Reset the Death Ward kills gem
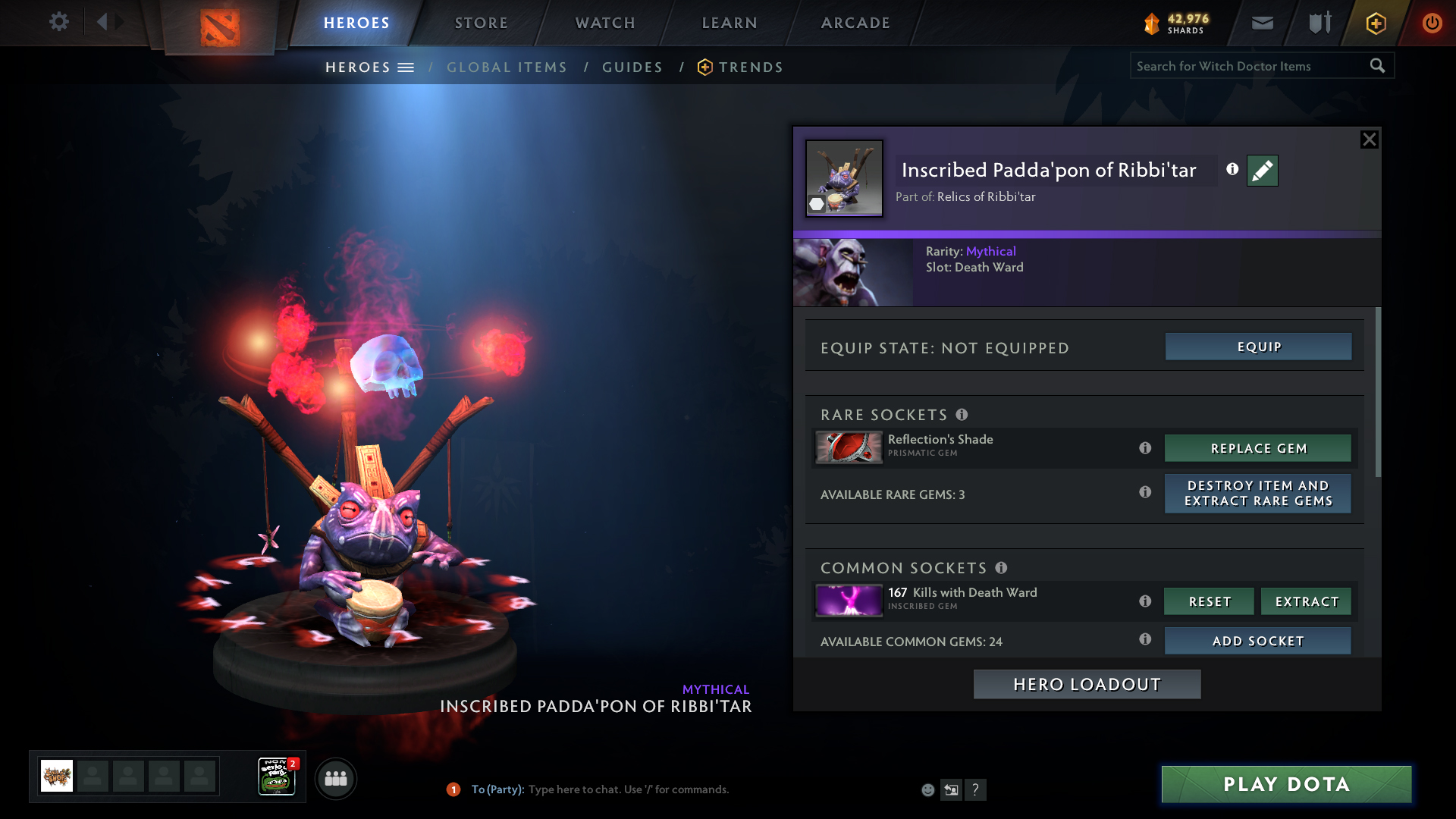This screenshot has height=819, width=1456. [1210, 601]
